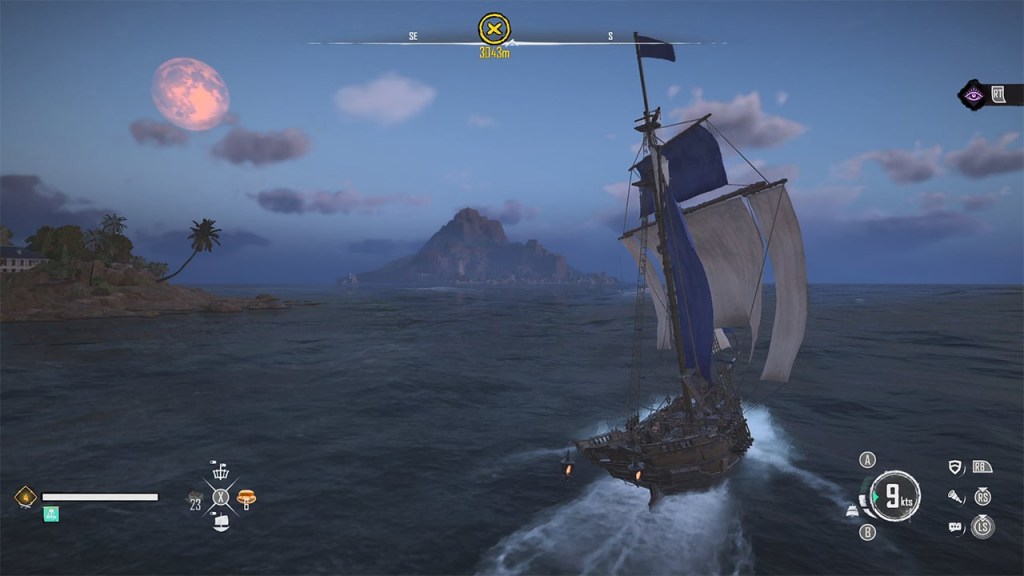This screenshot has width=1024, height=576.
Task: Click the orange flame diamond emblem
Action: point(23,496)
